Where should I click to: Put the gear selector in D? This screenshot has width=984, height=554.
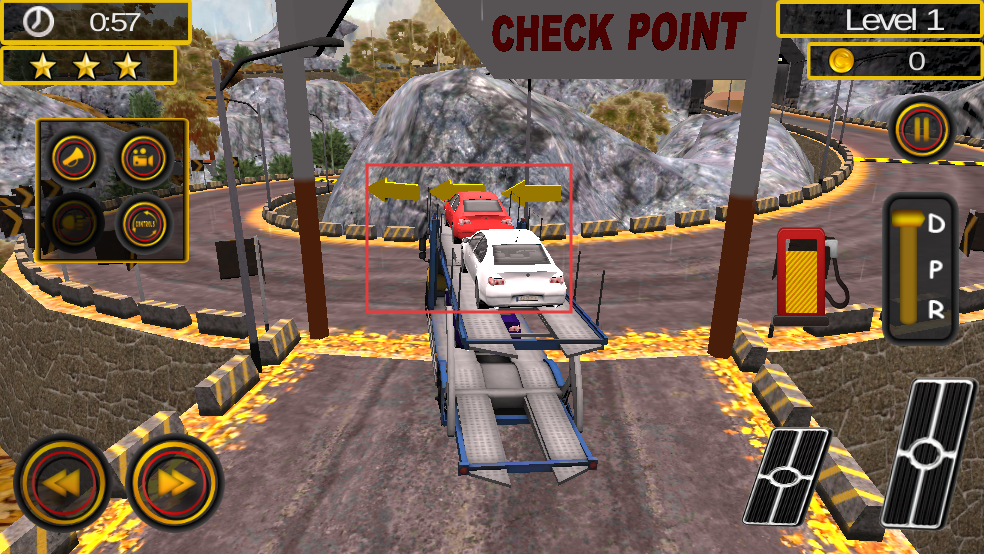coord(936,225)
